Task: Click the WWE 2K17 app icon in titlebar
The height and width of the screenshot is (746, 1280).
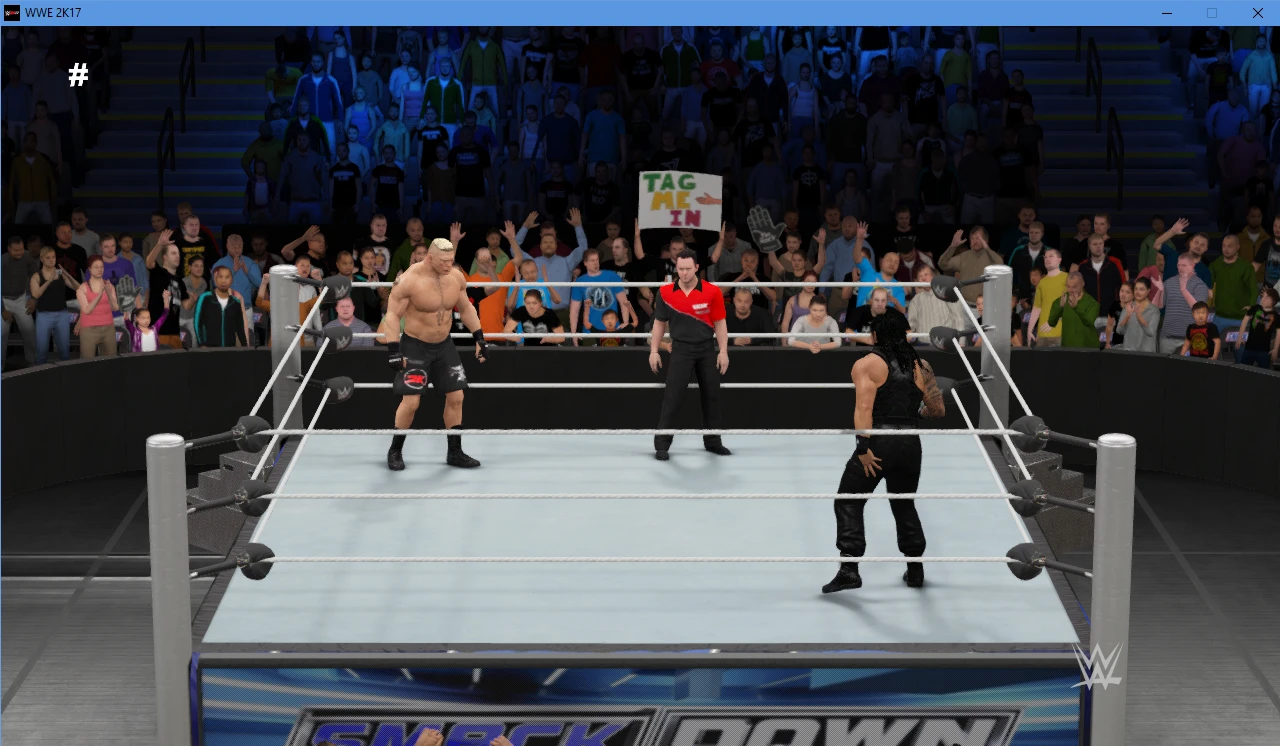Action: 10,13
